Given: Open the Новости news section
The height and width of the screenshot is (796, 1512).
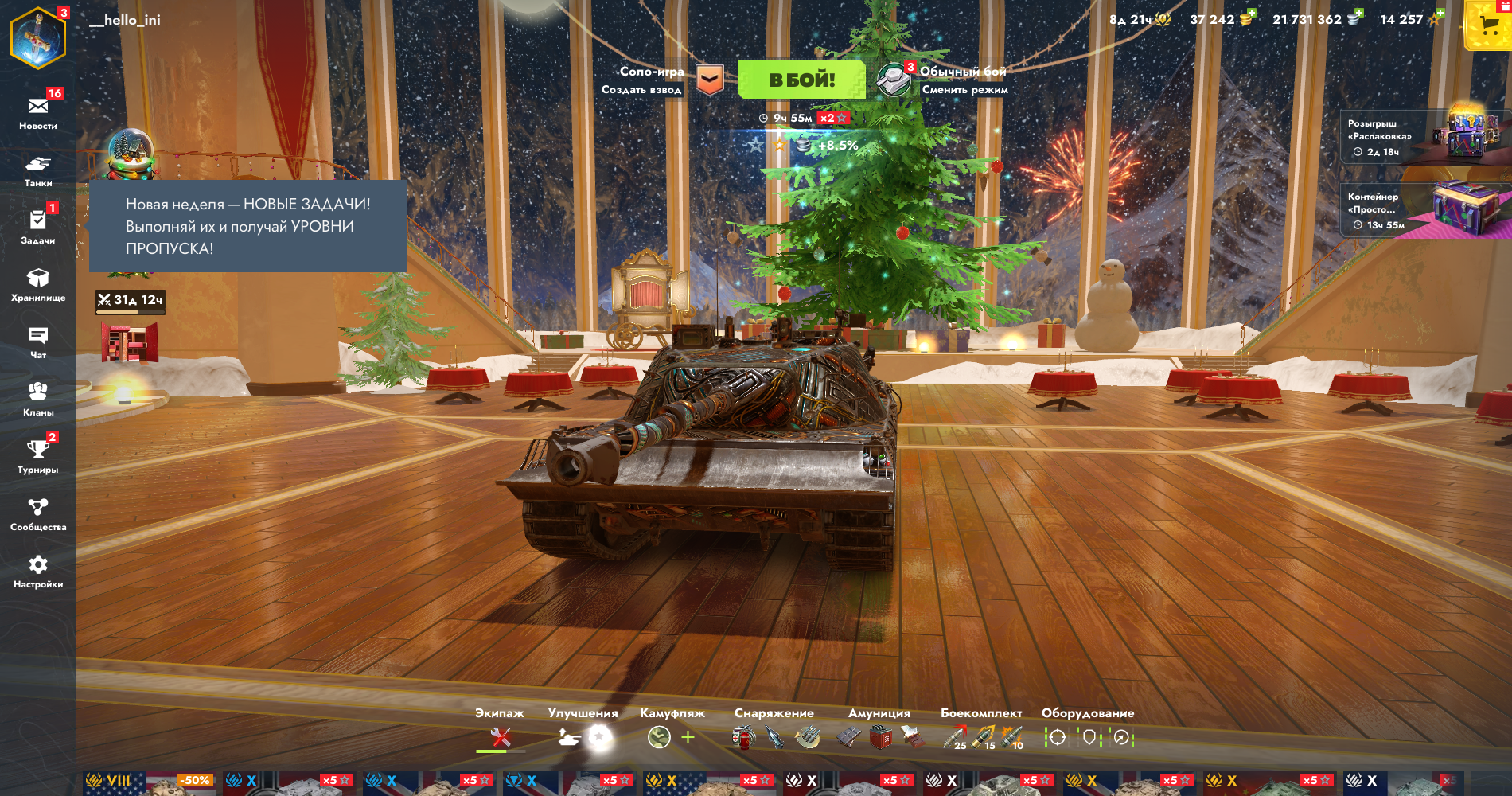Looking at the screenshot, I should pos(38,111).
